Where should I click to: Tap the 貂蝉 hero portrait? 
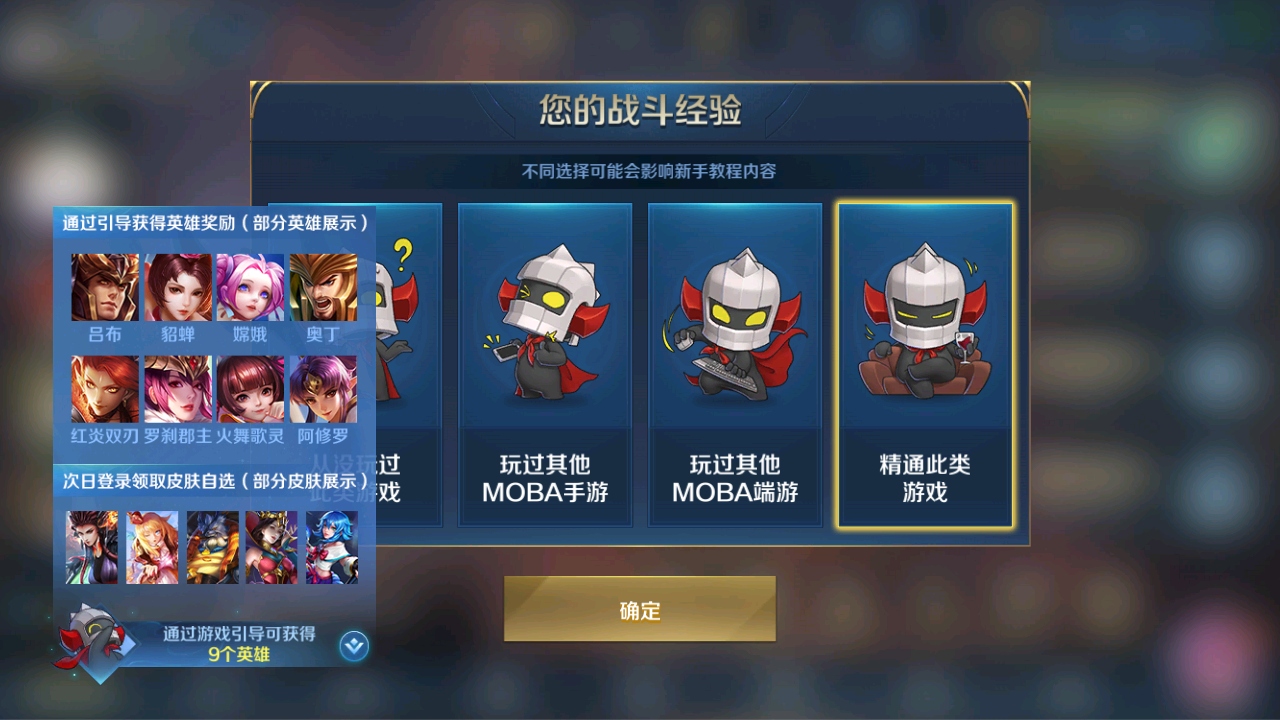click(x=178, y=287)
